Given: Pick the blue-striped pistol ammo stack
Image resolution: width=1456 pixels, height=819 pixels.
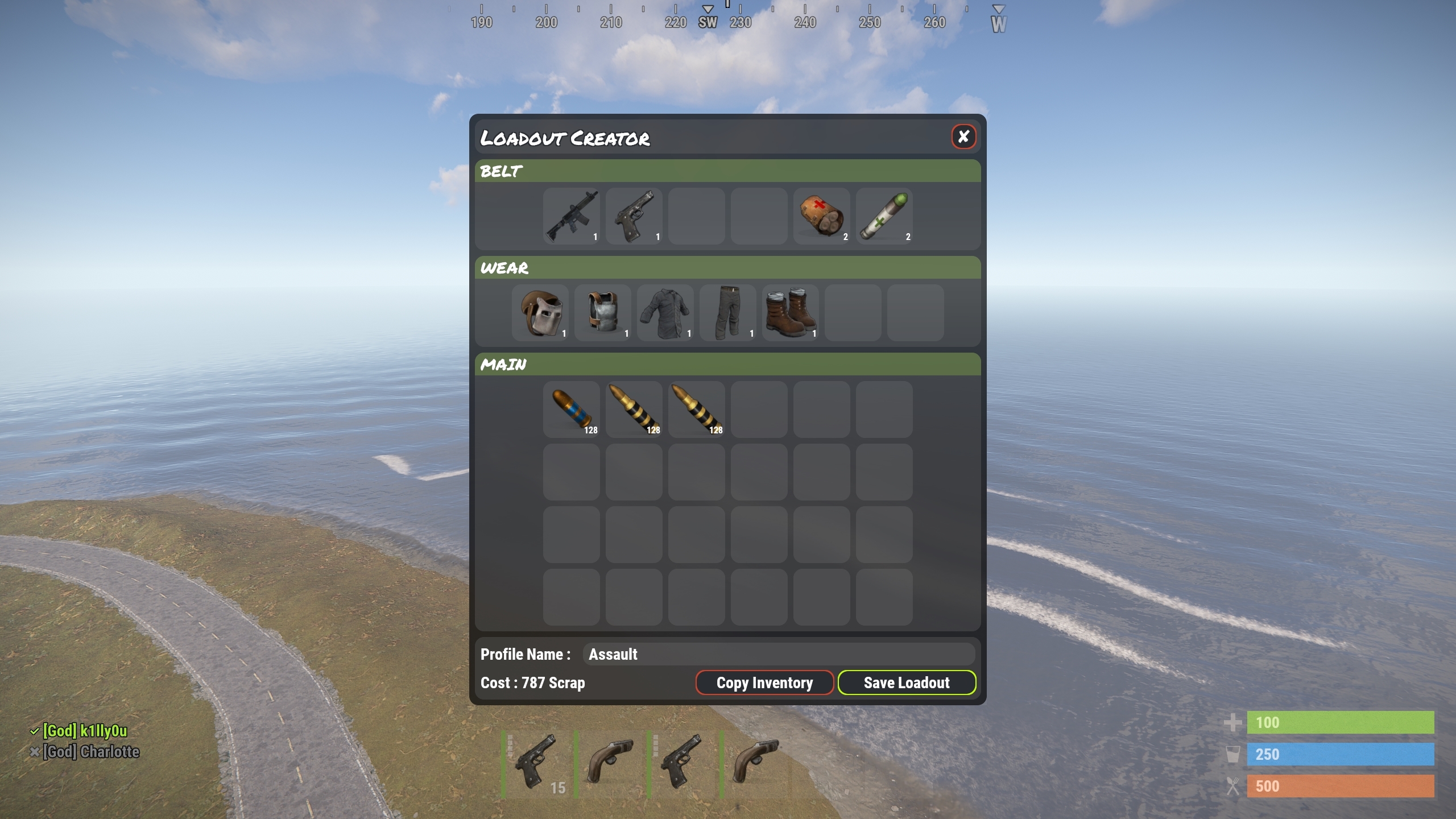Looking at the screenshot, I should point(571,409).
